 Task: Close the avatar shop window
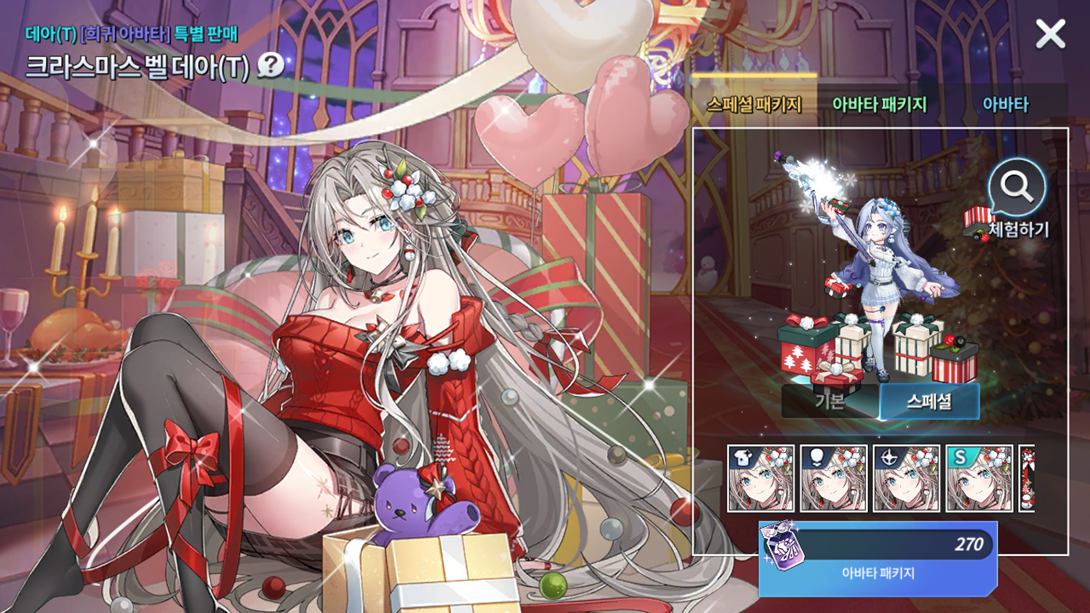(1050, 34)
